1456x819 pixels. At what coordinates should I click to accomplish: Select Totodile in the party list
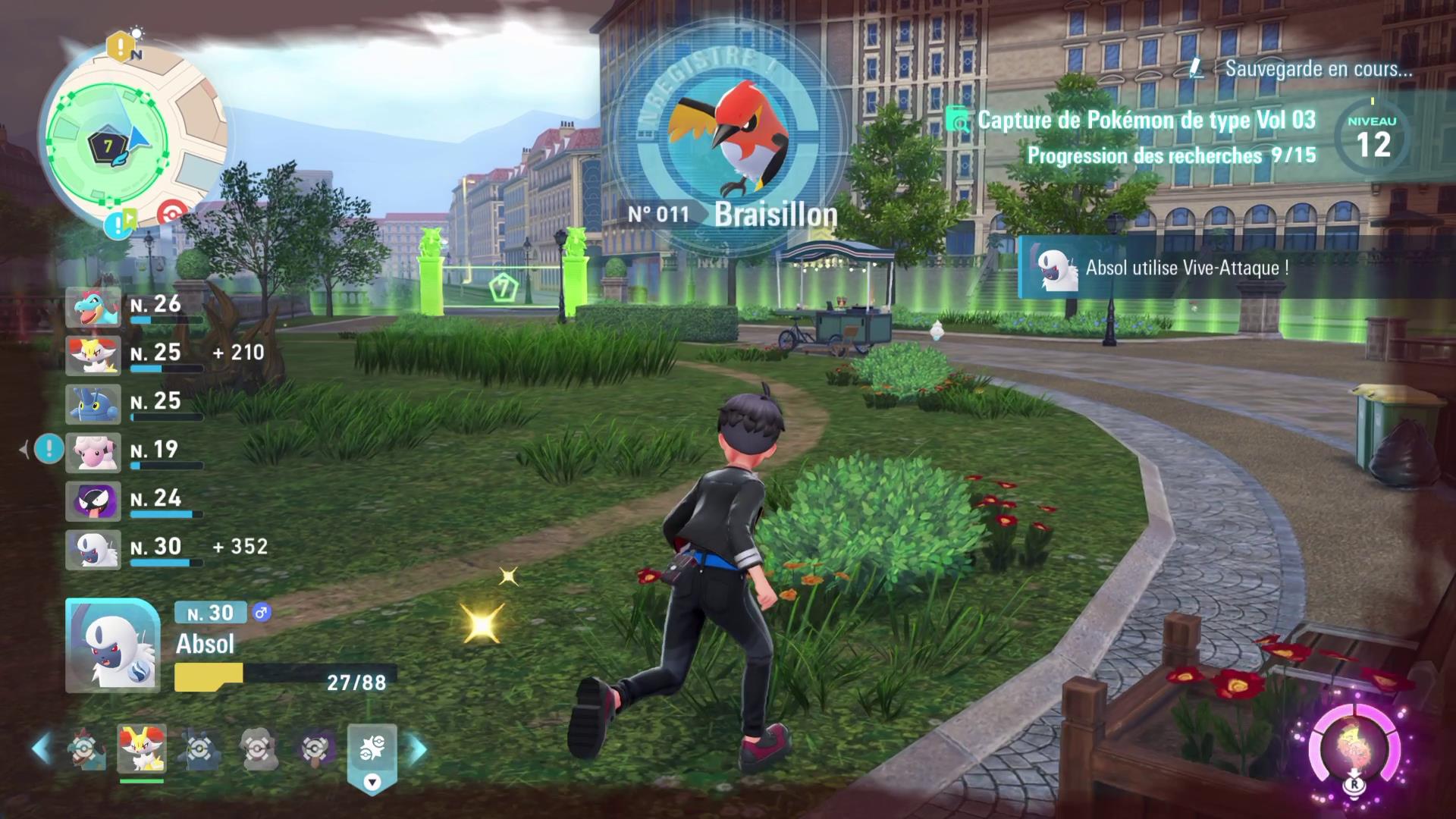tap(93, 307)
